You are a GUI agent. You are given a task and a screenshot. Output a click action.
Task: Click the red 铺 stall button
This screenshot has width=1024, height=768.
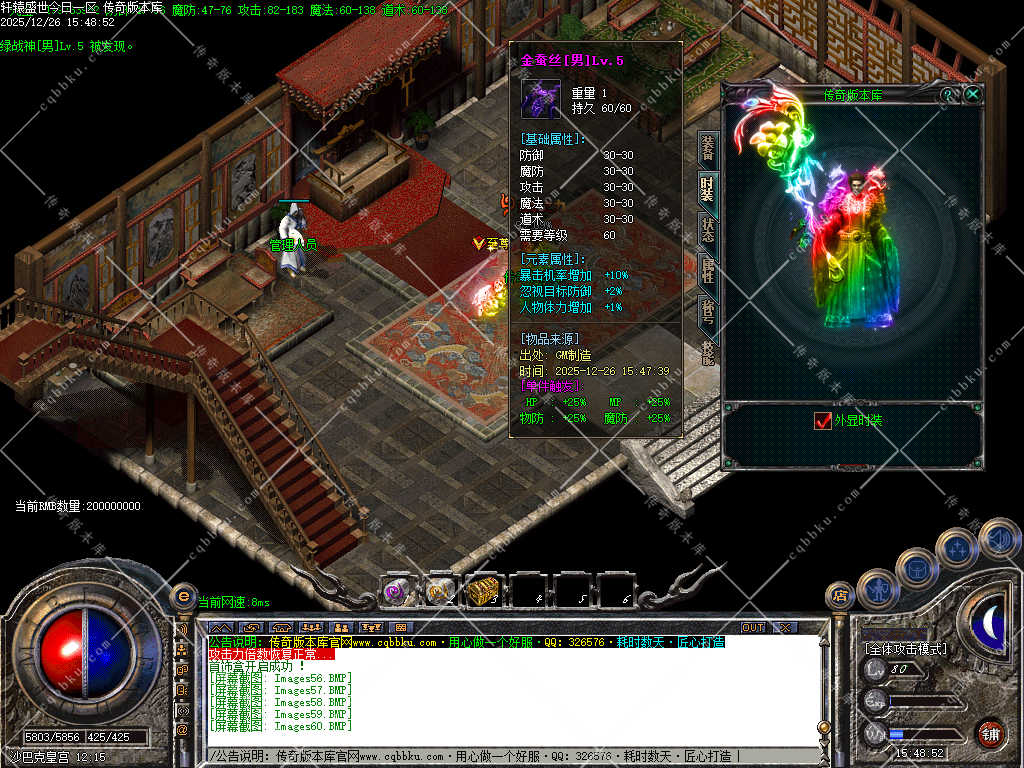pyautogui.click(x=991, y=733)
